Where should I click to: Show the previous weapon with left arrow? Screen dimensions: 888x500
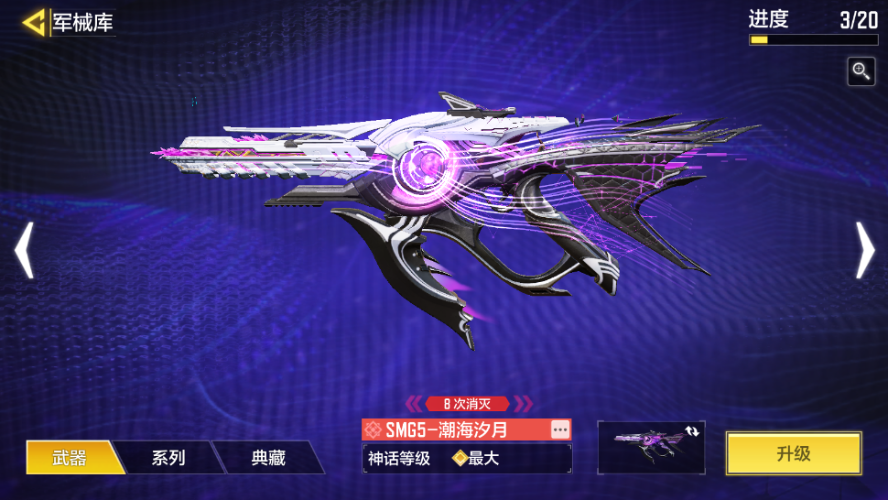click(24, 250)
